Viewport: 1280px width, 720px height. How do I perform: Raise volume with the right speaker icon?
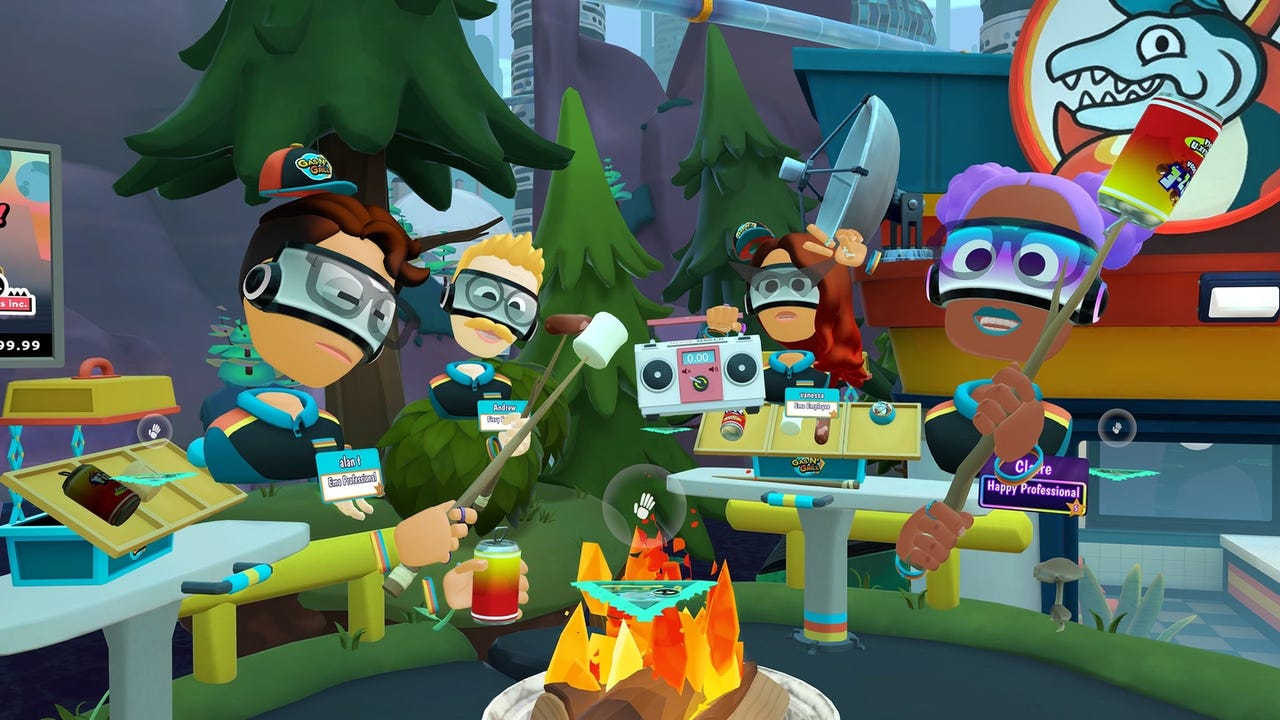pyautogui.click(x=712, y=369)
